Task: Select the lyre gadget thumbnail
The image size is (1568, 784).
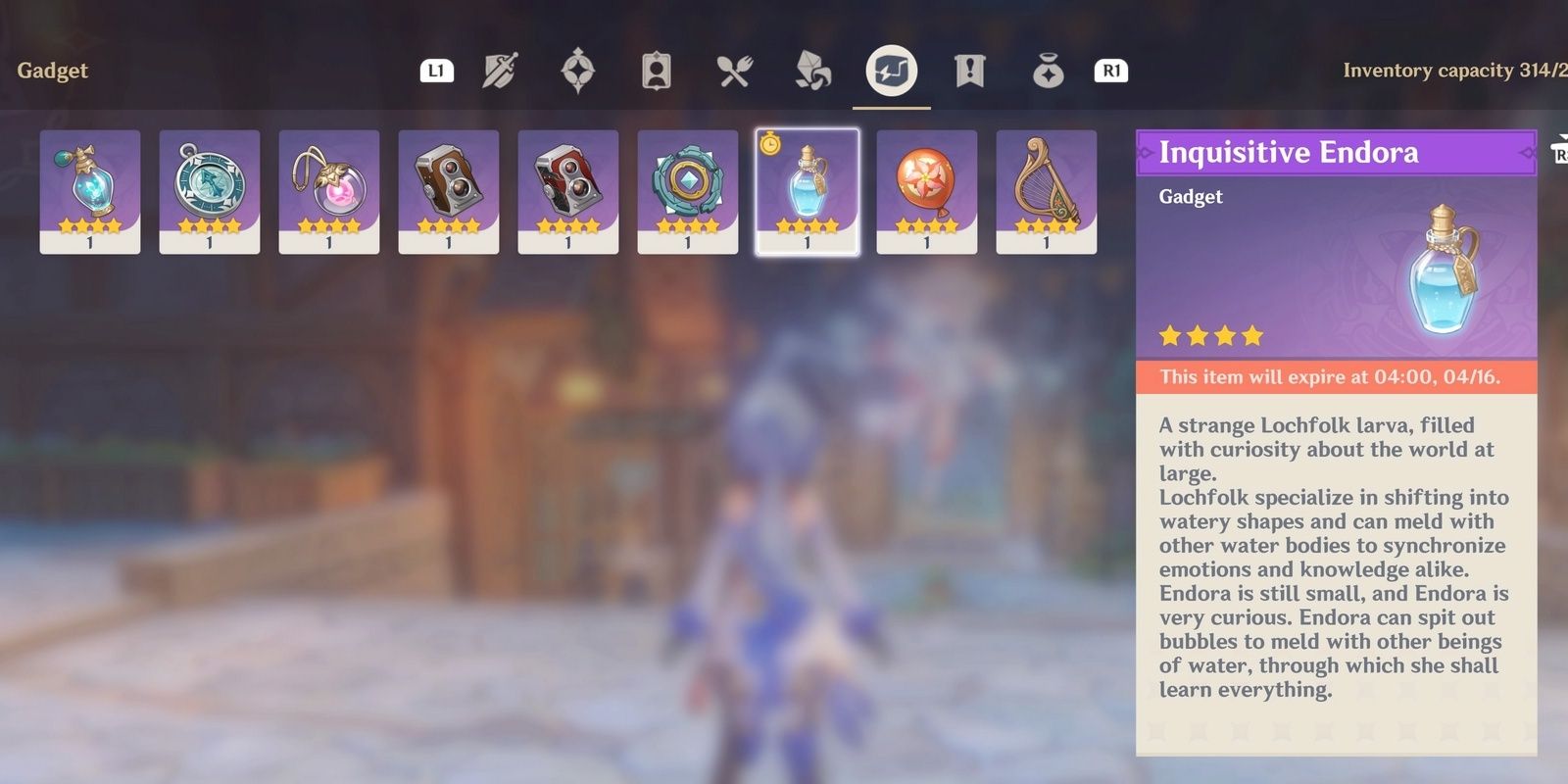Action: [x=1046, y=186]
